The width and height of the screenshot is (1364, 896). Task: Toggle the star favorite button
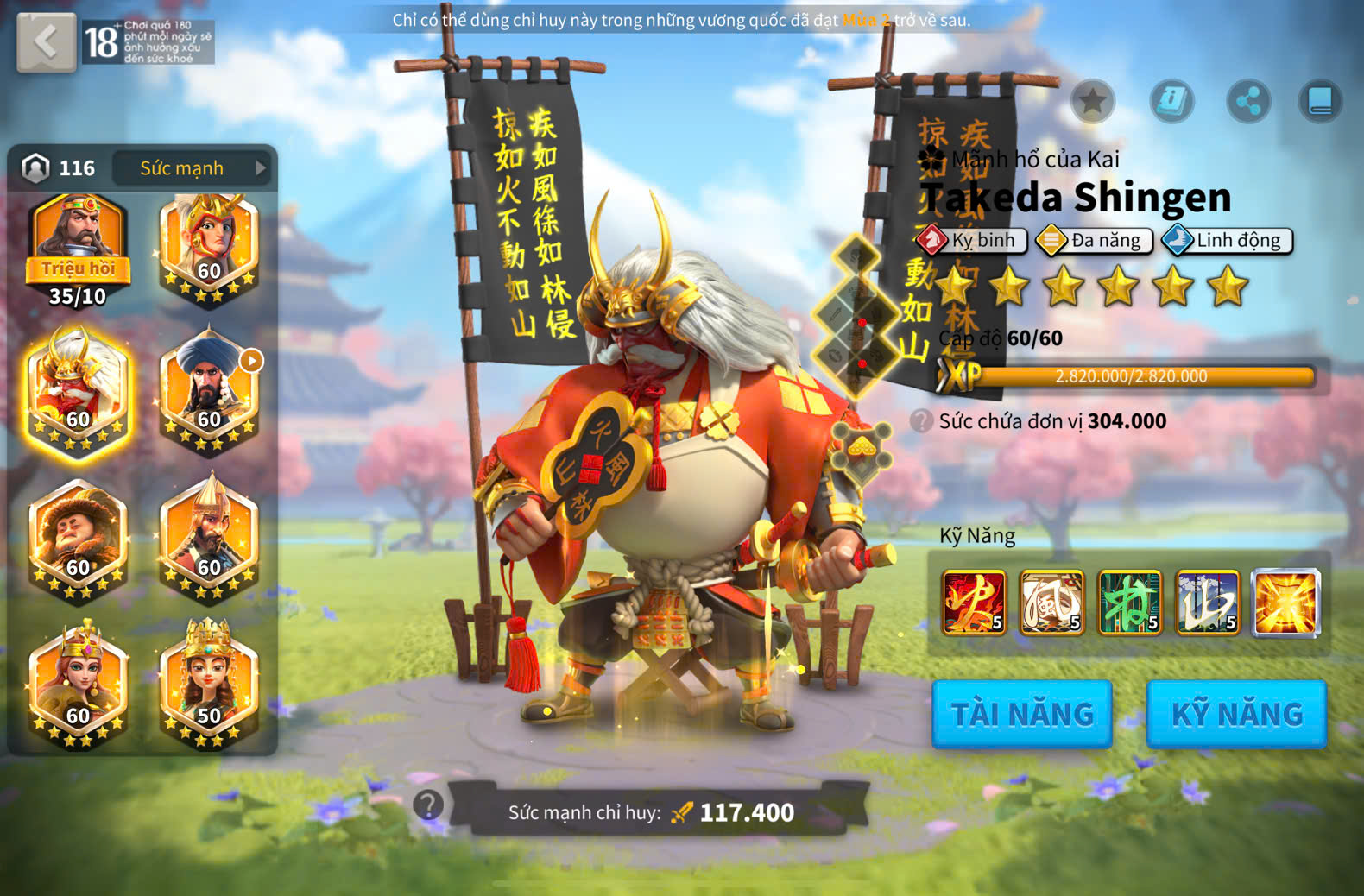coord(1092,101)
